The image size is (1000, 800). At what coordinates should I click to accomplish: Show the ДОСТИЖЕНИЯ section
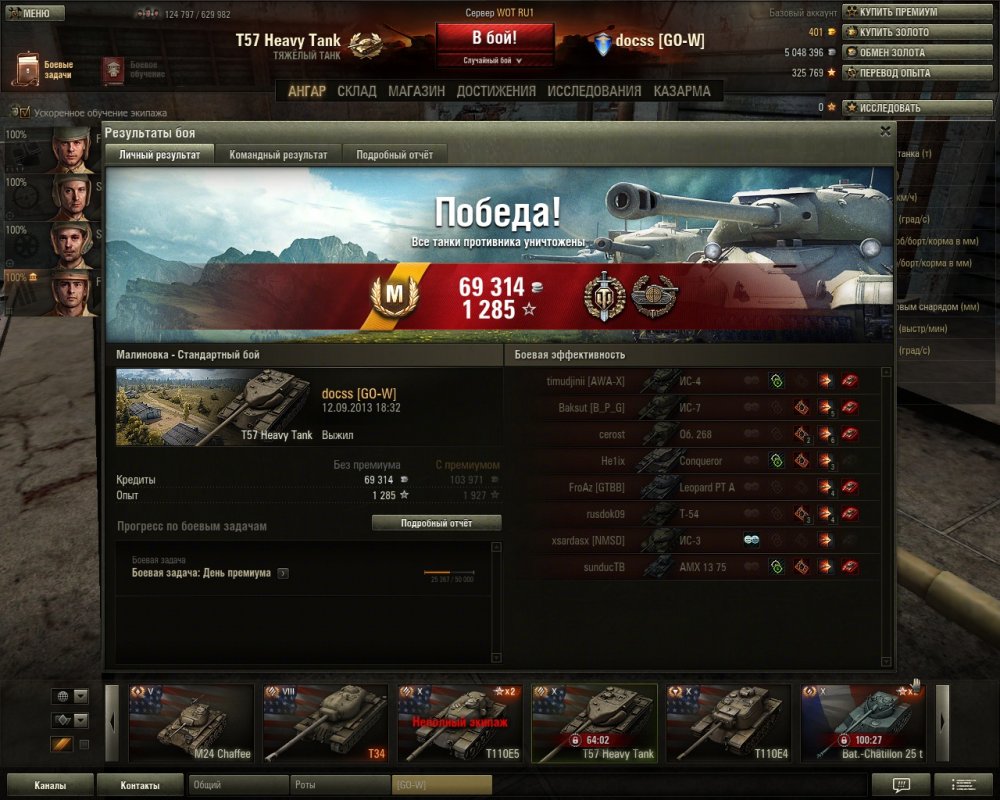496,91
